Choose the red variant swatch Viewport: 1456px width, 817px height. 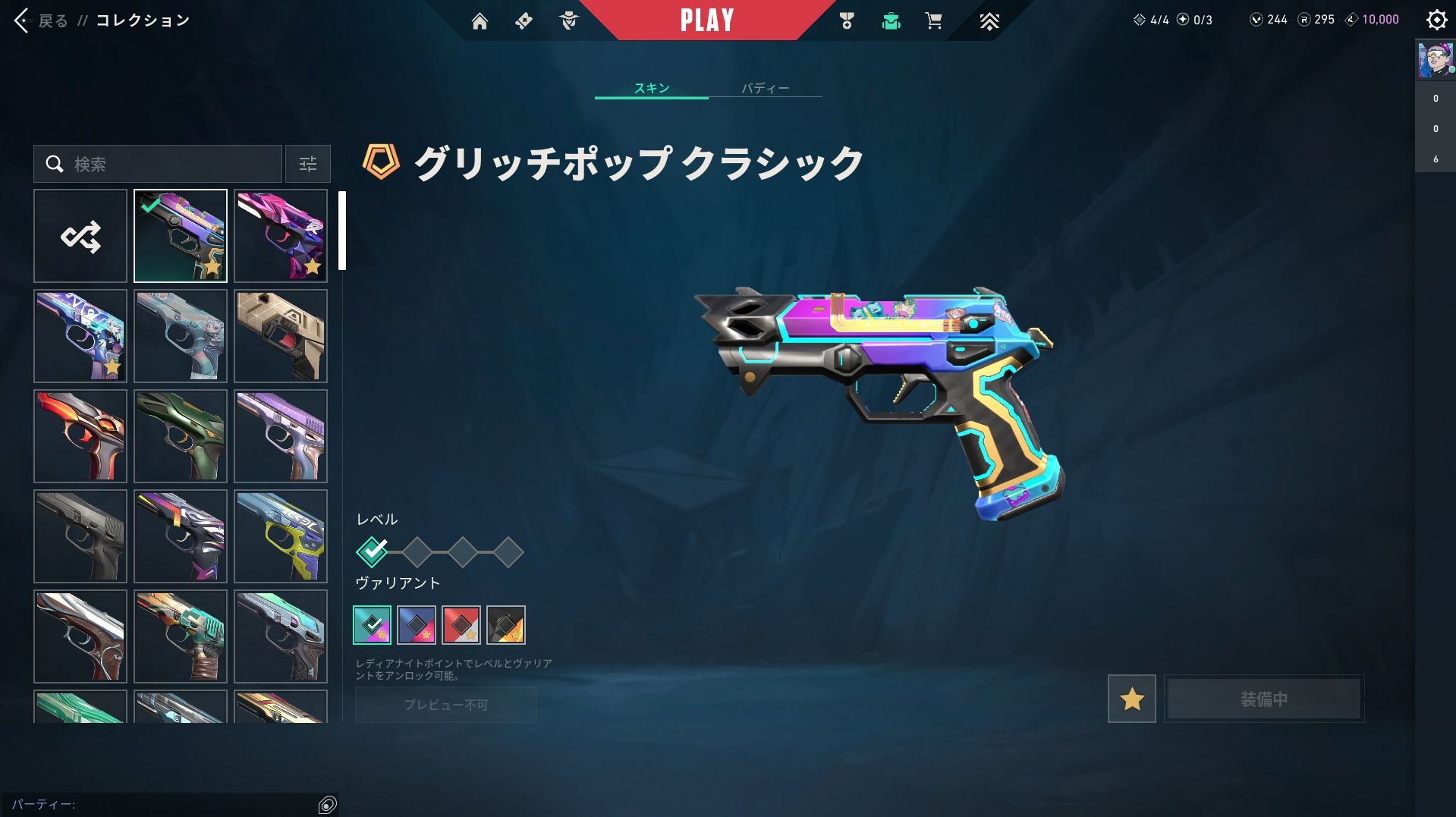coord(461,625)
